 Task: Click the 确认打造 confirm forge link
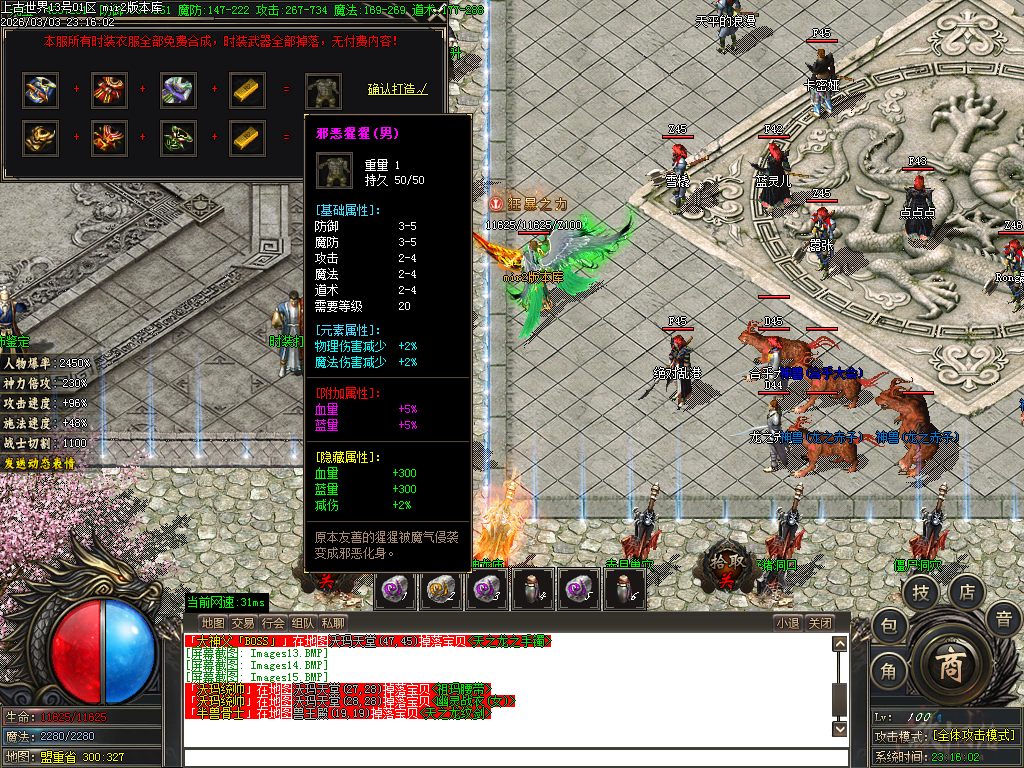(x=397, y=89)
